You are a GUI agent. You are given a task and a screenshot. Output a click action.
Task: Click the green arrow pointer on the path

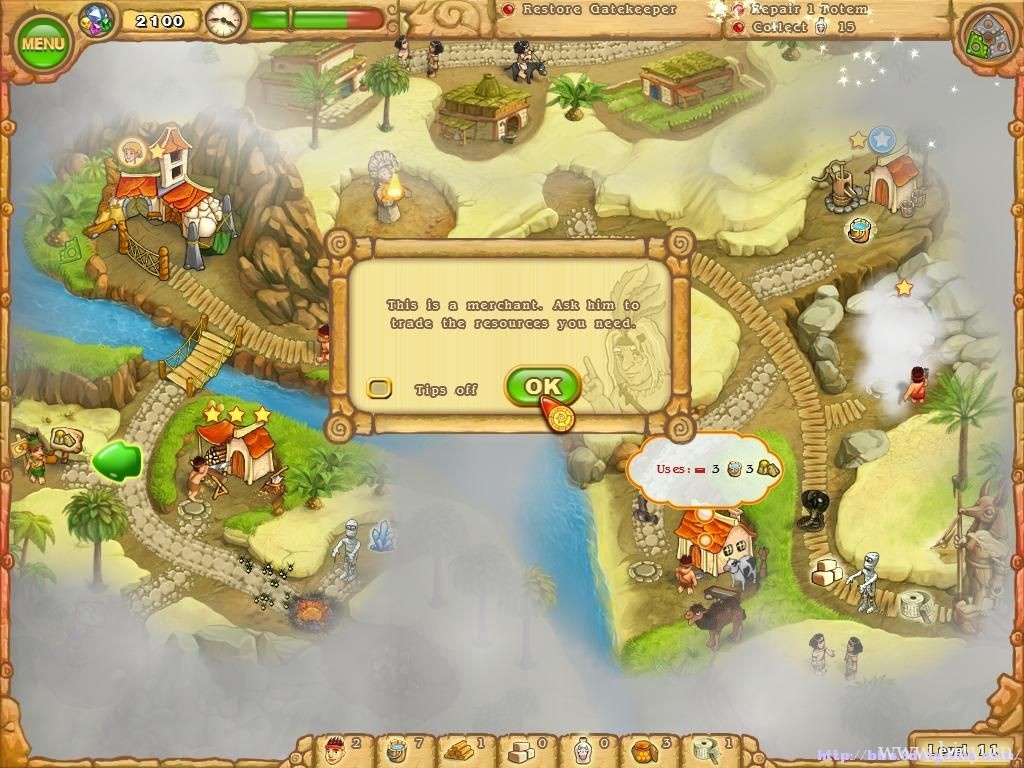point(115,461)
